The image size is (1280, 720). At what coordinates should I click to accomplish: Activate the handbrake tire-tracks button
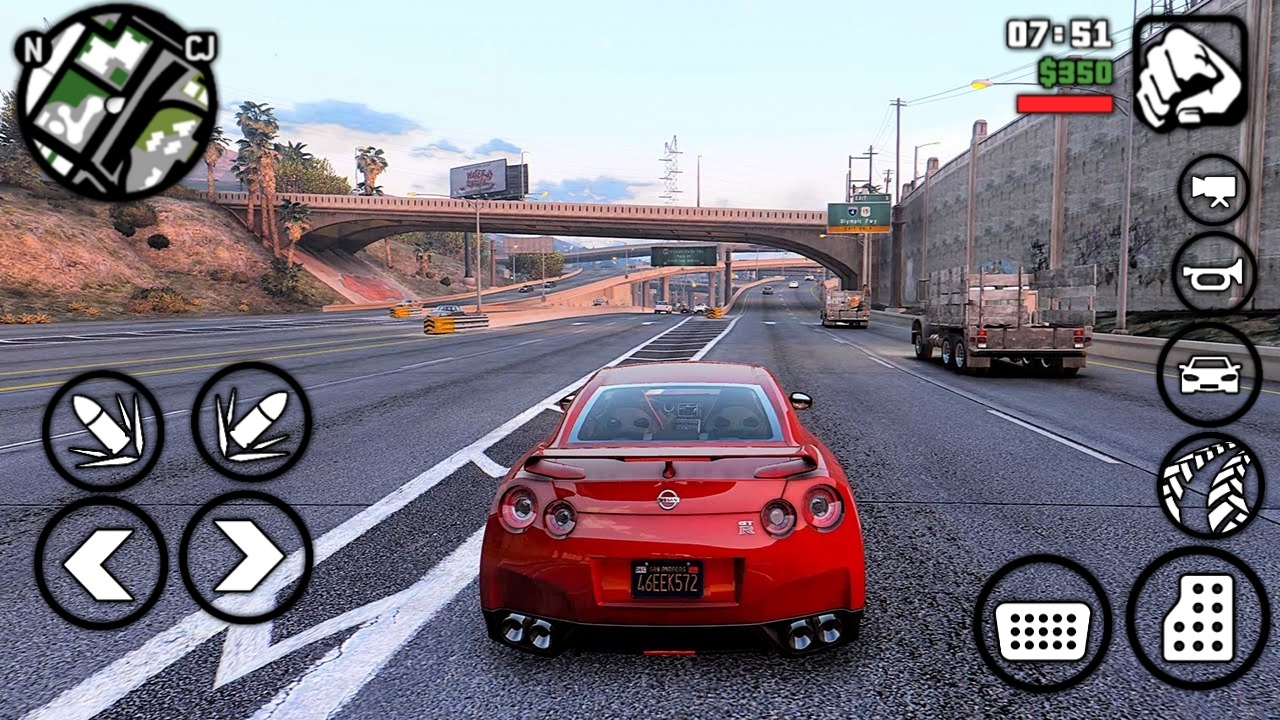(x=1209, y=486)
